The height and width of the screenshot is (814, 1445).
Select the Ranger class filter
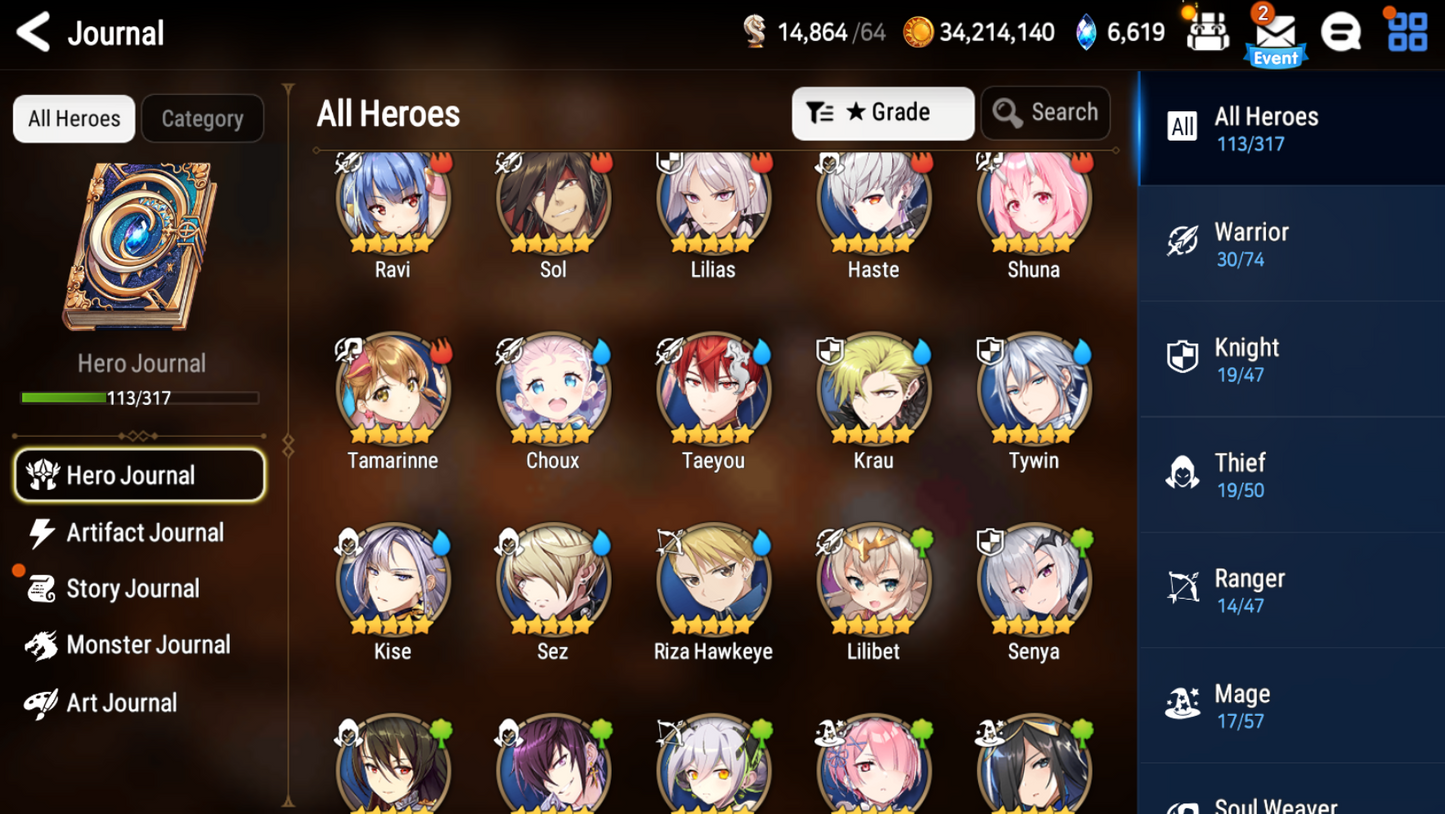coord(1290,589)
